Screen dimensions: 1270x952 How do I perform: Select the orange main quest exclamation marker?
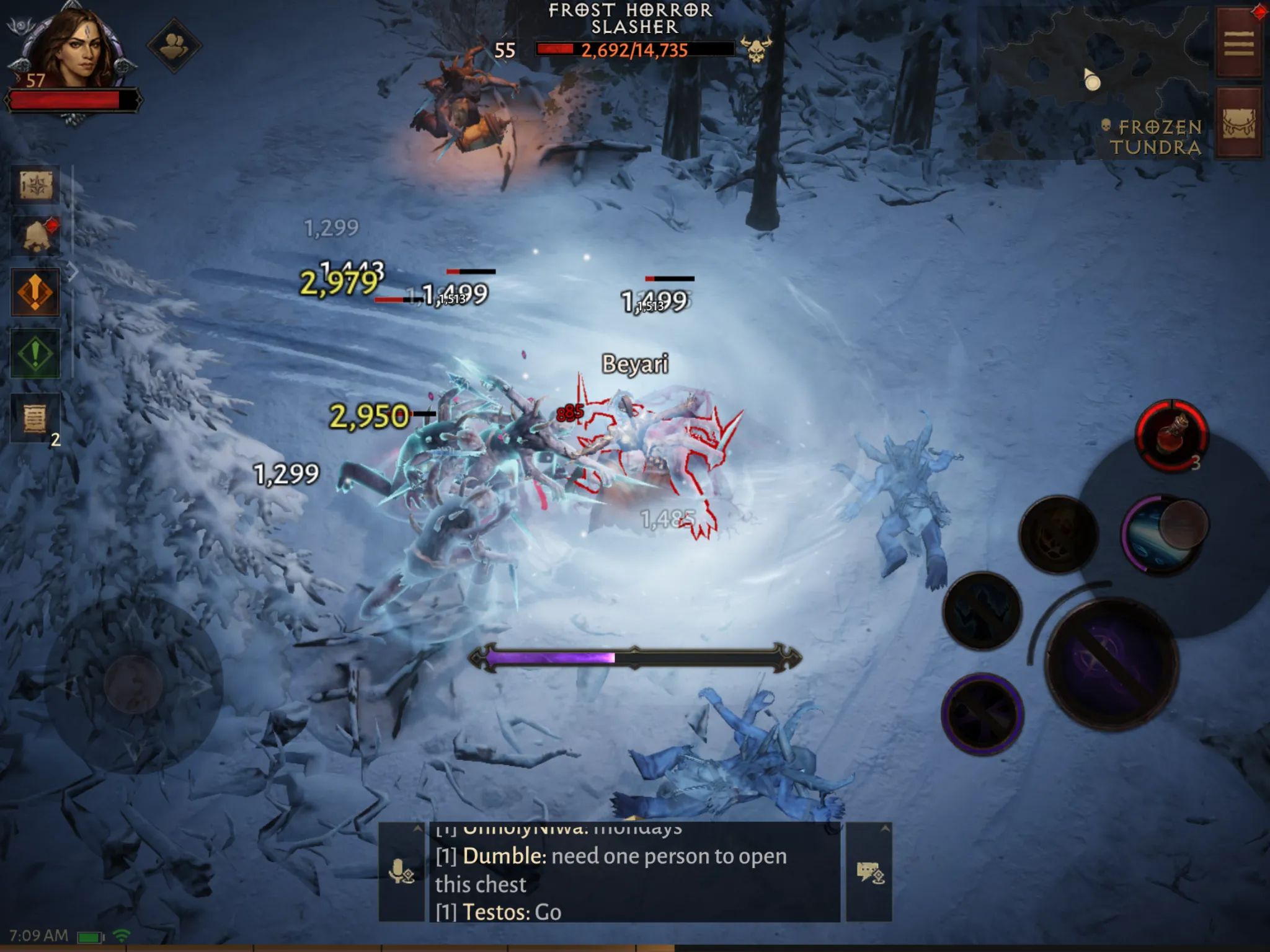(x=35, y=291)
